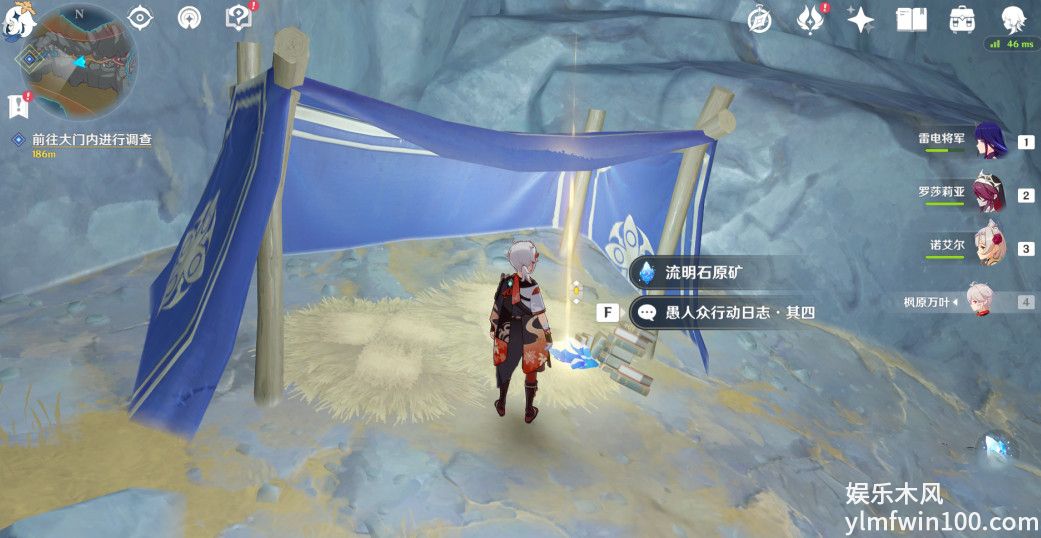Open the round gauge icon next to the eye icon

click(x=188, y=18)
